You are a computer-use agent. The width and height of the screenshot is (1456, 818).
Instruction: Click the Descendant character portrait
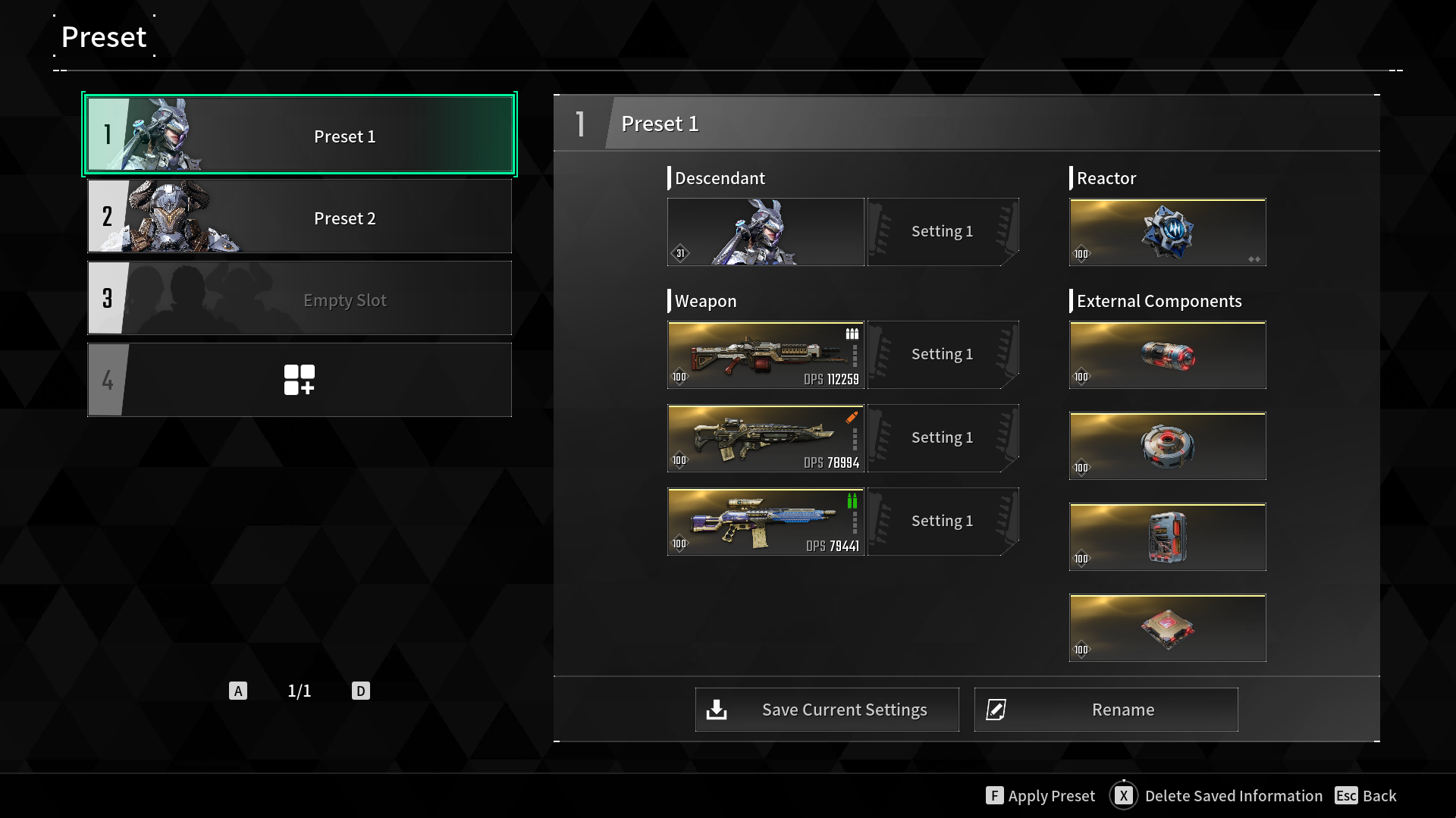click(x=764, y=232)
